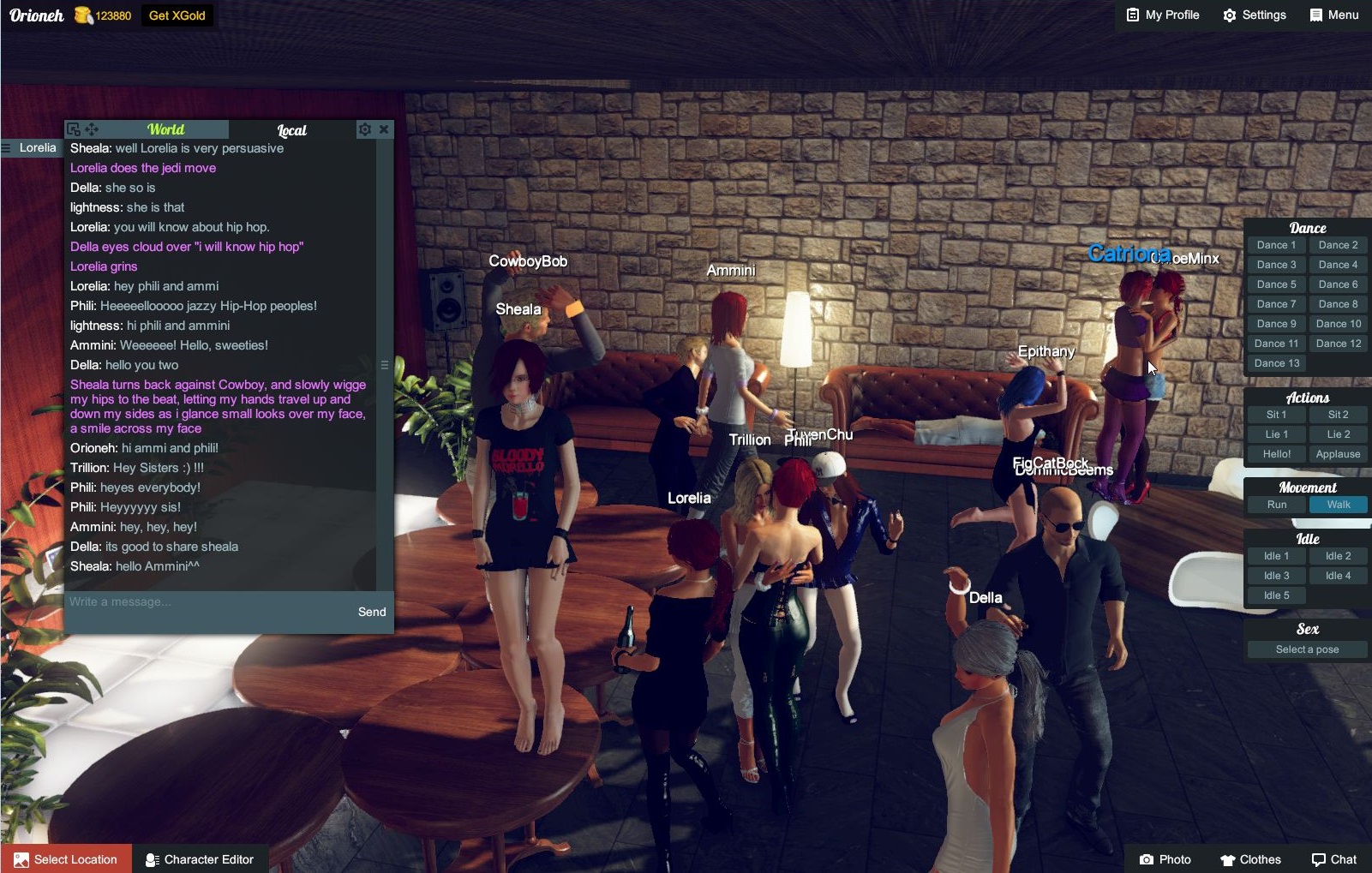Enable Run movement mode
Image resolution: width=1372 pixels, height=873 pixels.
point(1276,505)
